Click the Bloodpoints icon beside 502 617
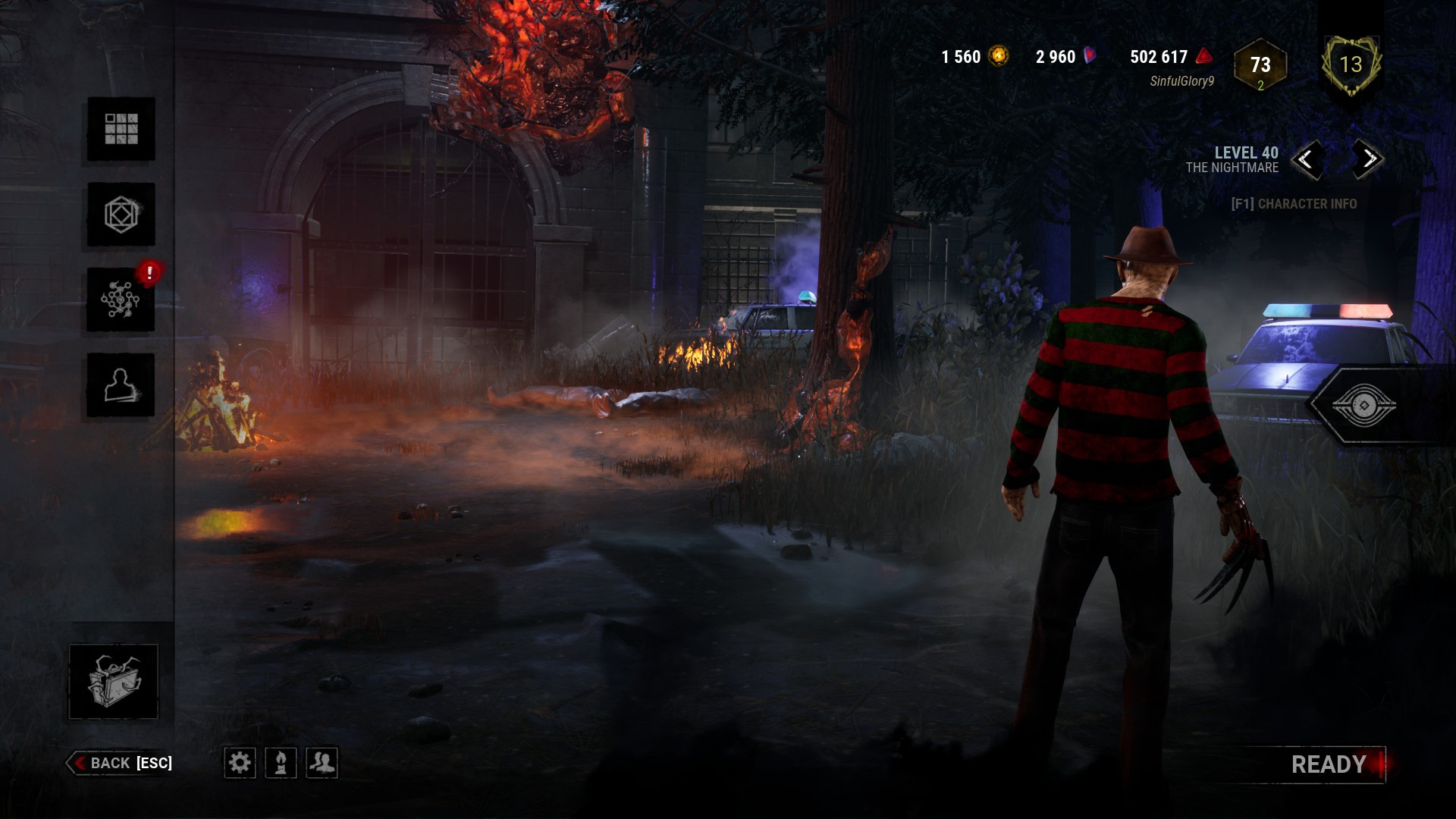This screenshot has width=1456, height=819. (x=1203, y=56)
